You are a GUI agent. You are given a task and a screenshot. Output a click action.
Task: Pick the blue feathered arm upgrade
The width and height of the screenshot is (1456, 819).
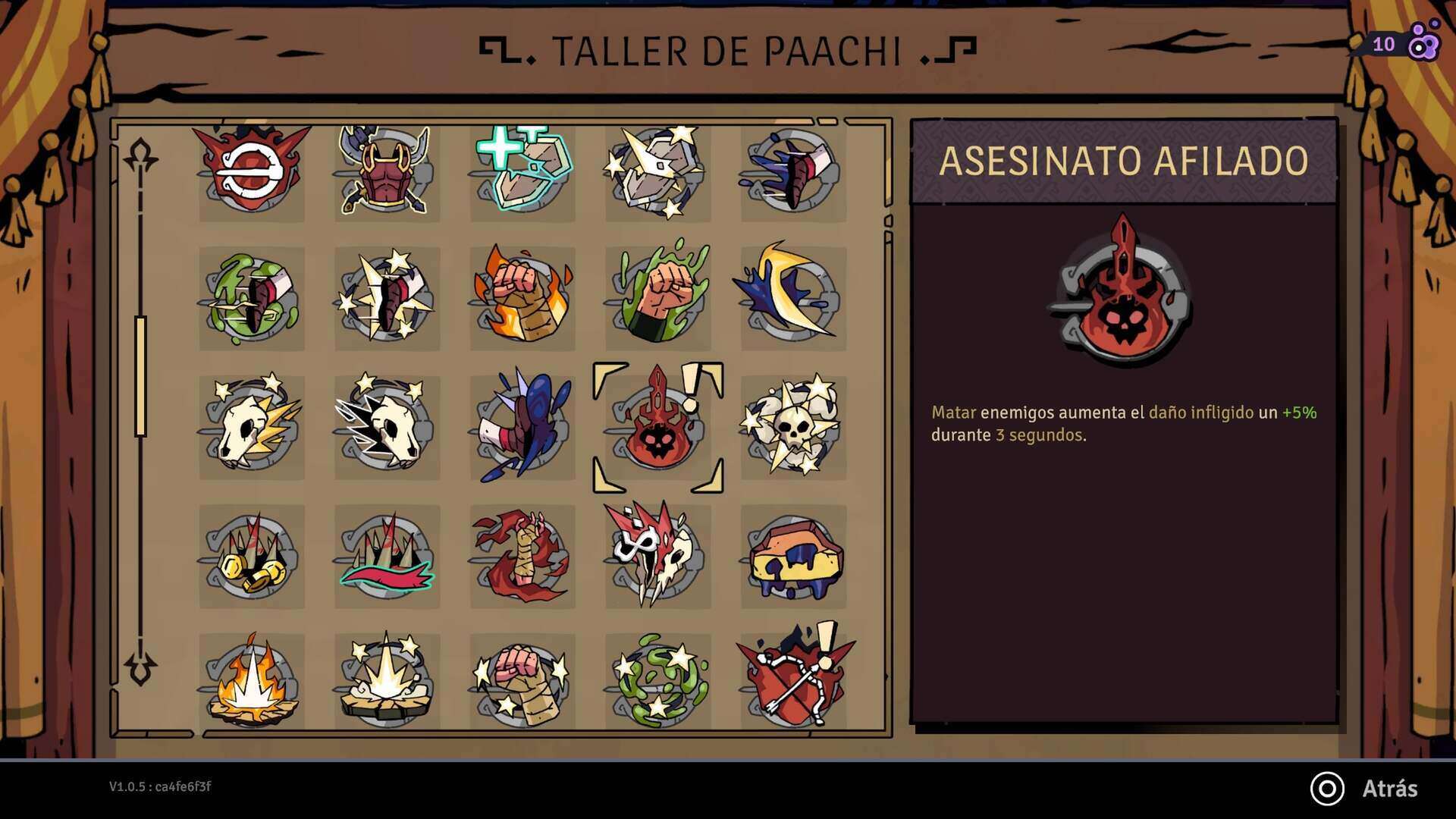[522, 427]
